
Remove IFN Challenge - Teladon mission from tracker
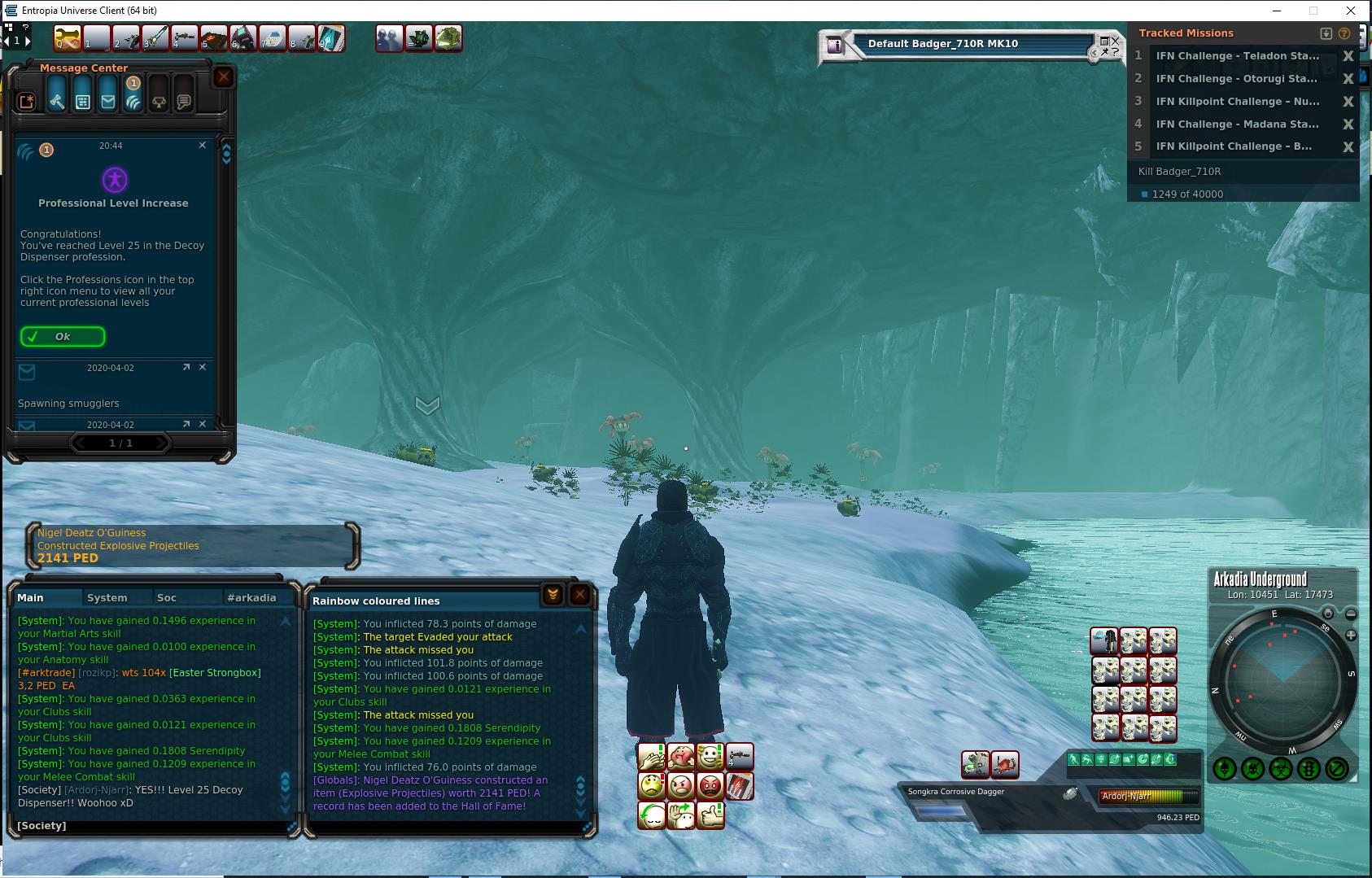click(x=1348, y=56)
